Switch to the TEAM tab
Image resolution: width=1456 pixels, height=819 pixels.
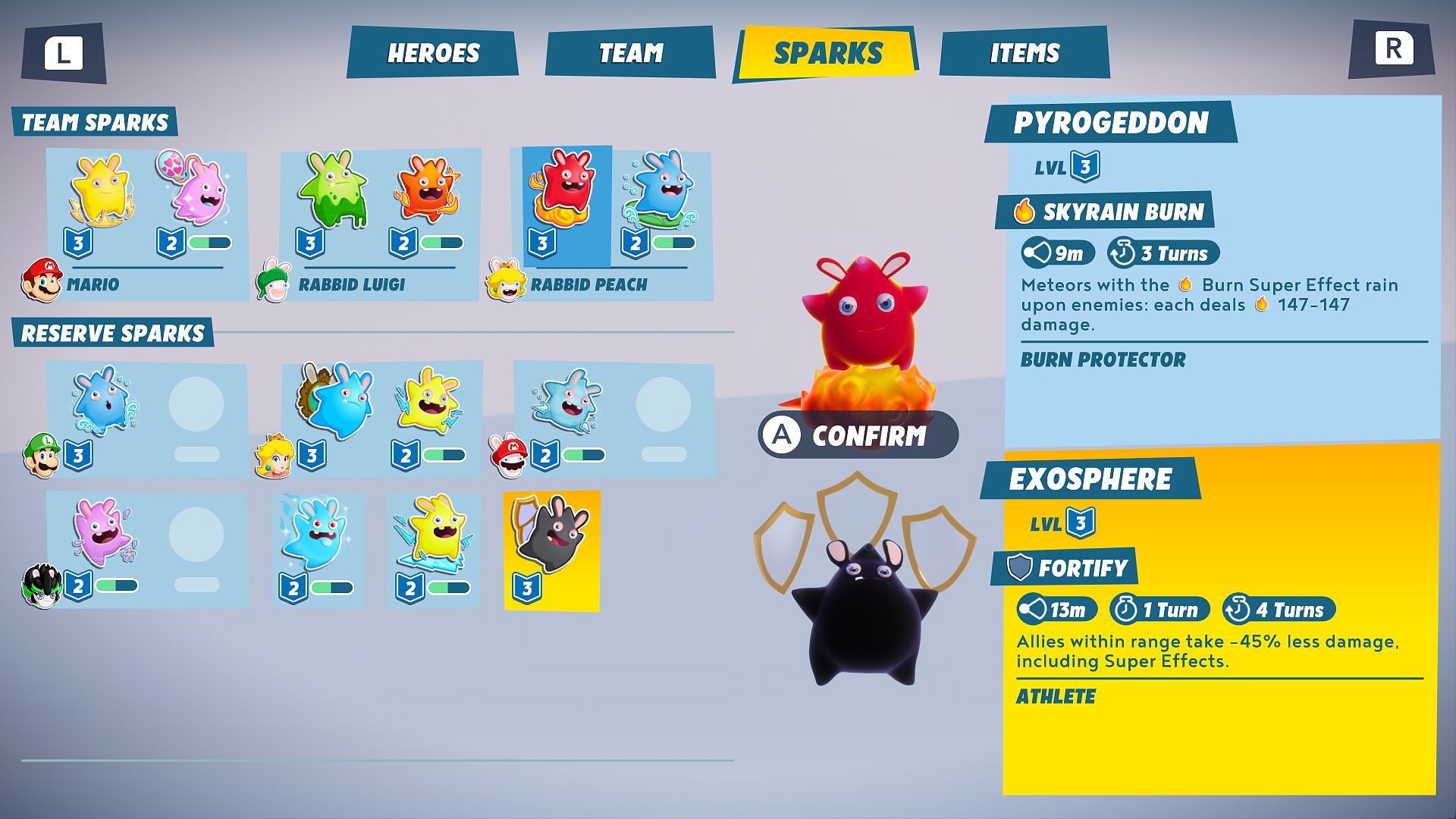631,53
